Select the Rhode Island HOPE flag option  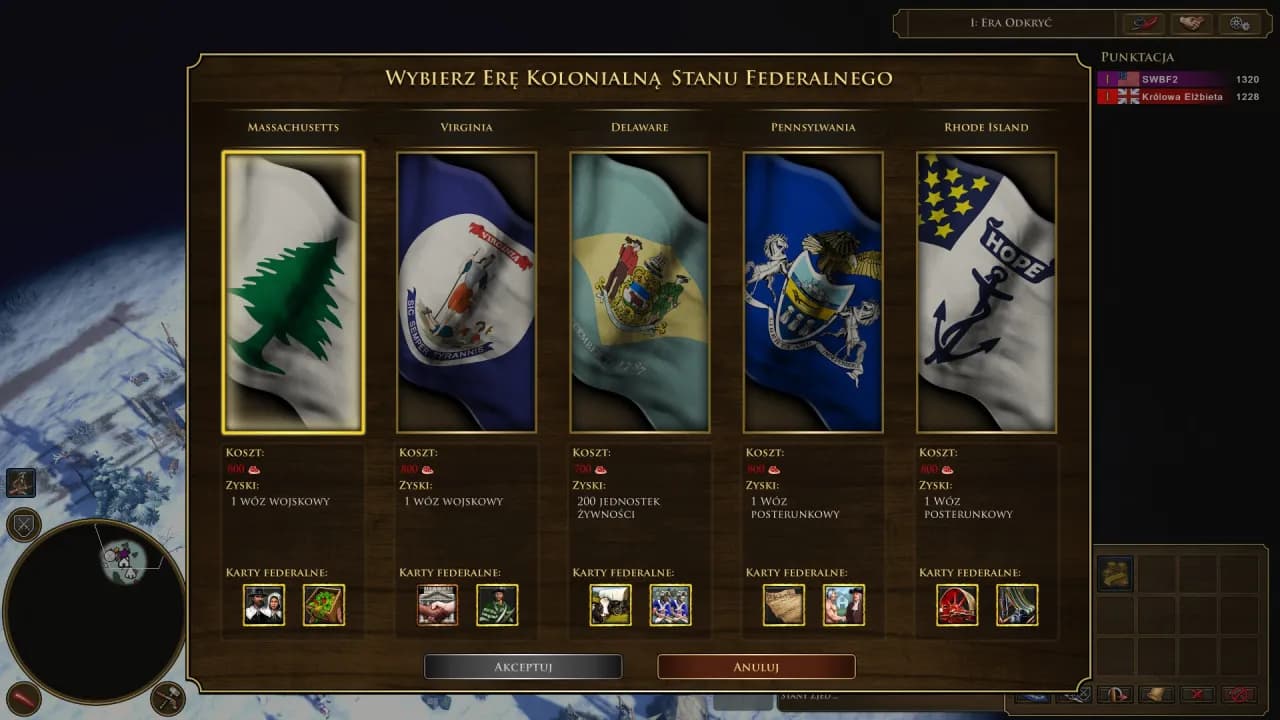point(986,291)
